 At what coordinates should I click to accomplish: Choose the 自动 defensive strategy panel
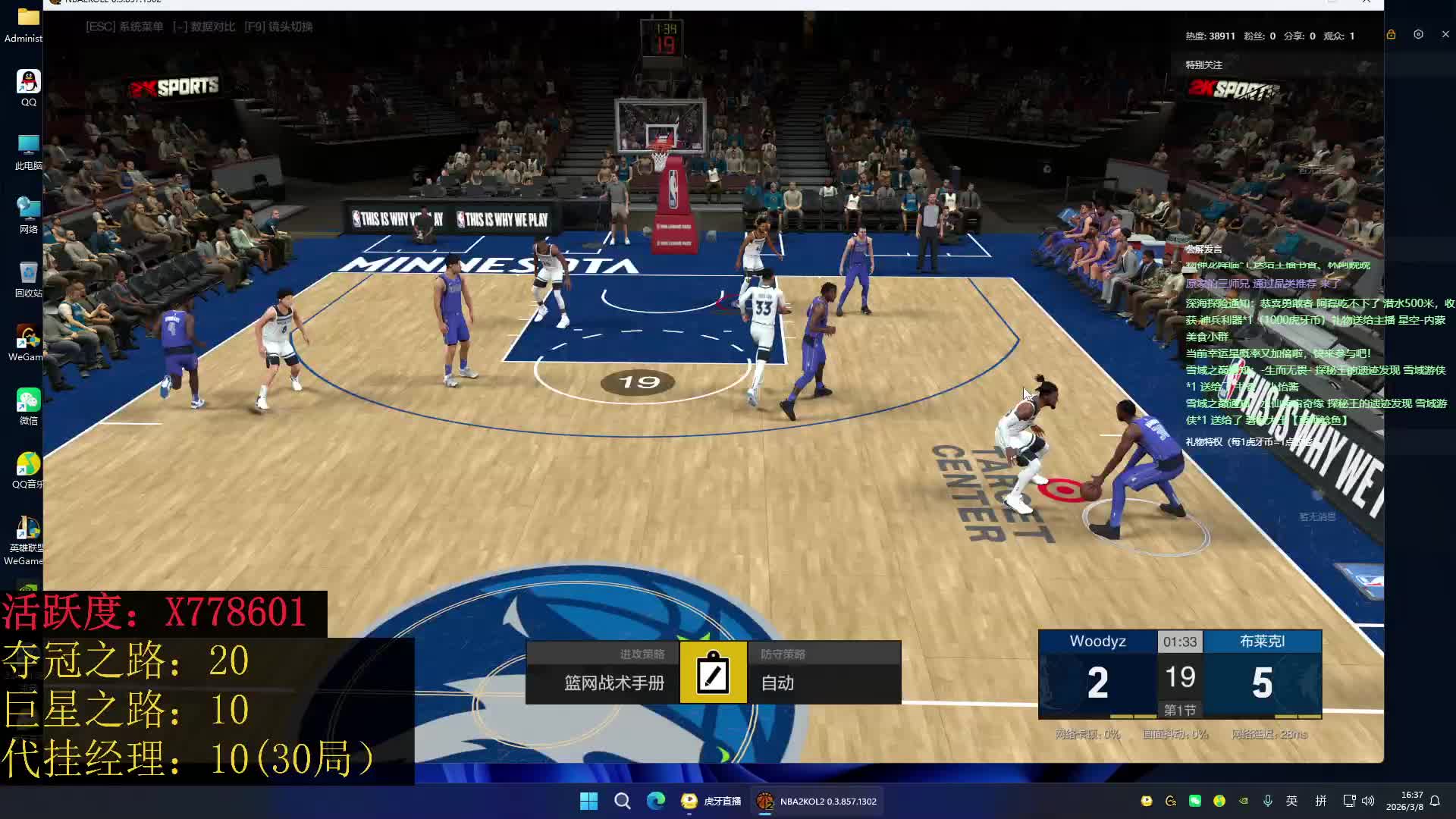[824, 673]
